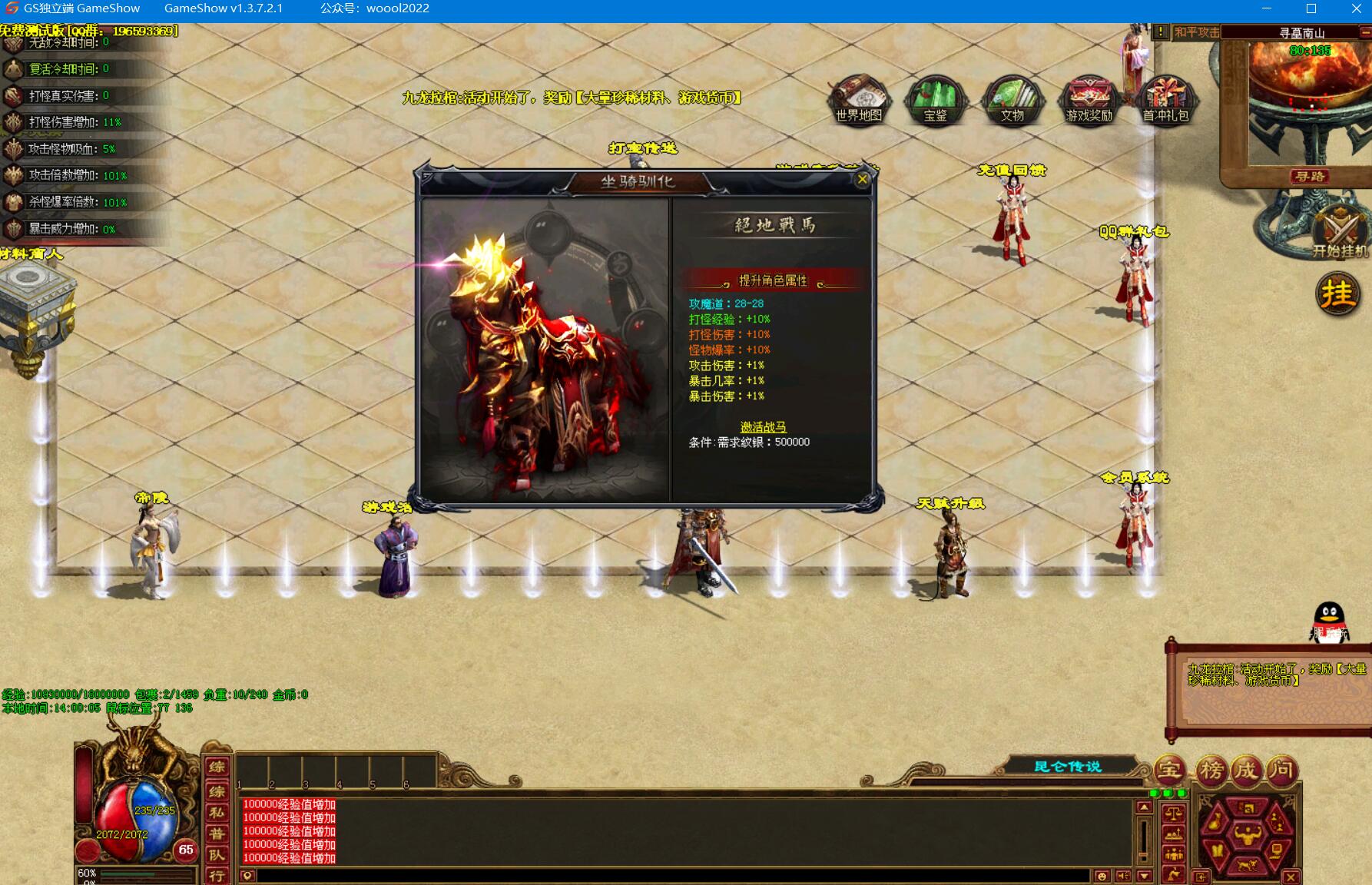Screen dimensions: 1372x885
Task: Open the 世界地图 world map
Action: 859,100
